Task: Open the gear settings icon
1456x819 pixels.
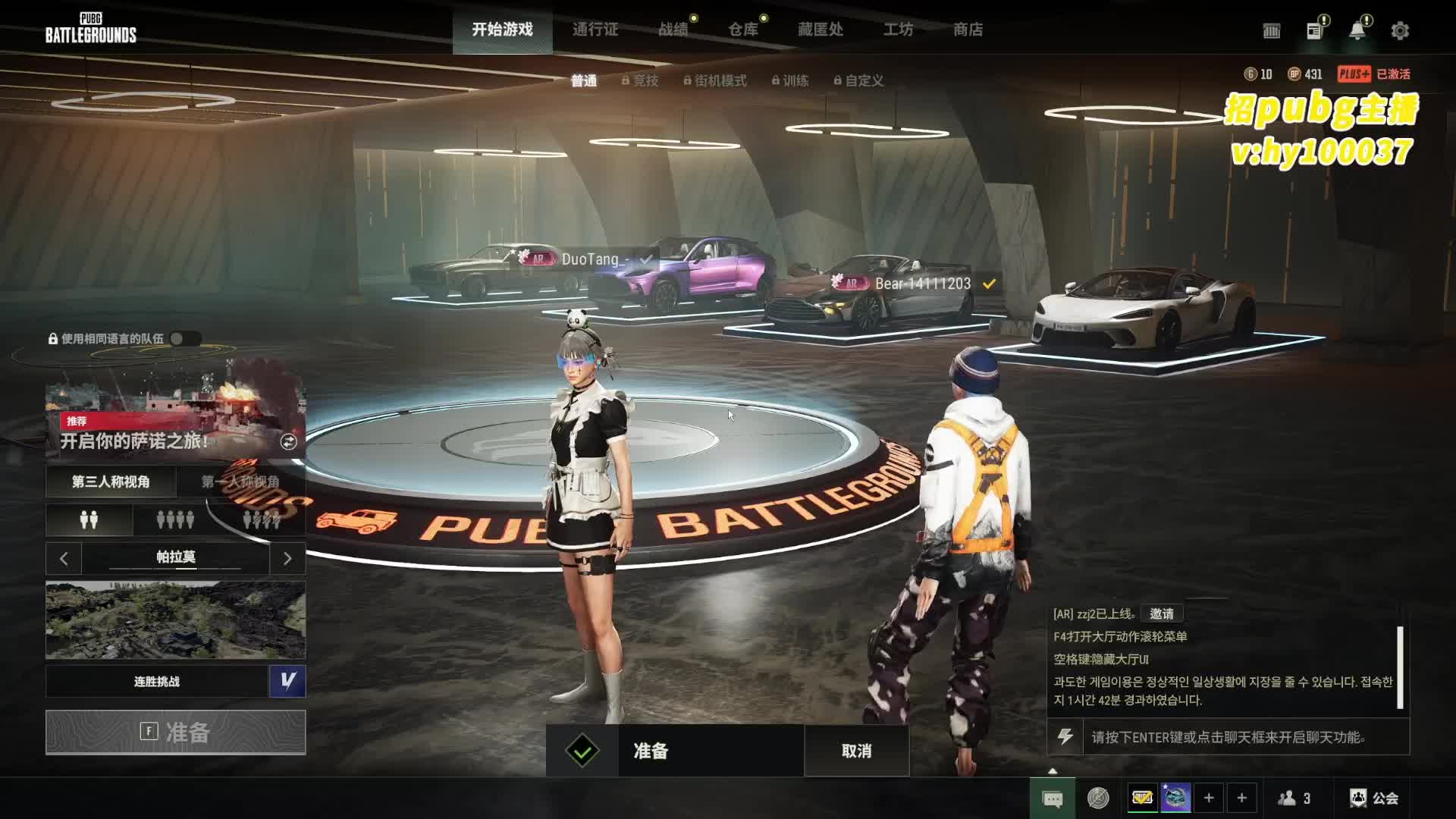Action: (1400, 30)
